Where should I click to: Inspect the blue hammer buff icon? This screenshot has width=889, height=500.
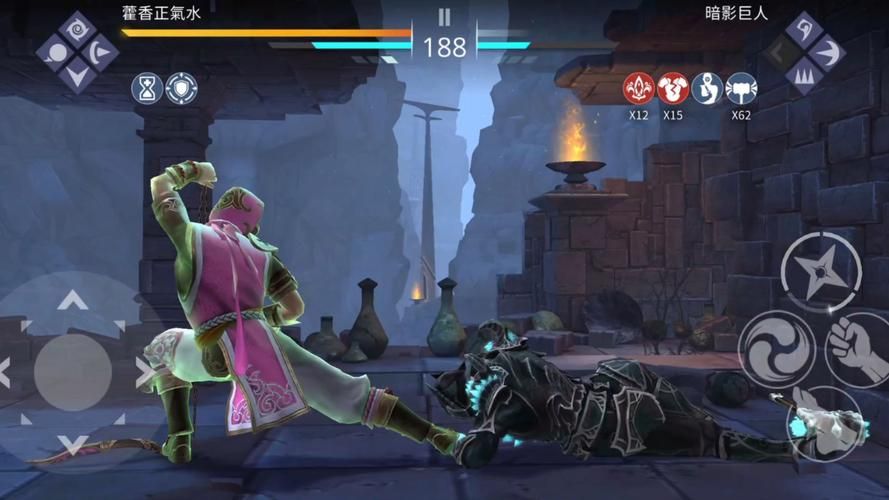[x=741, y=89]
